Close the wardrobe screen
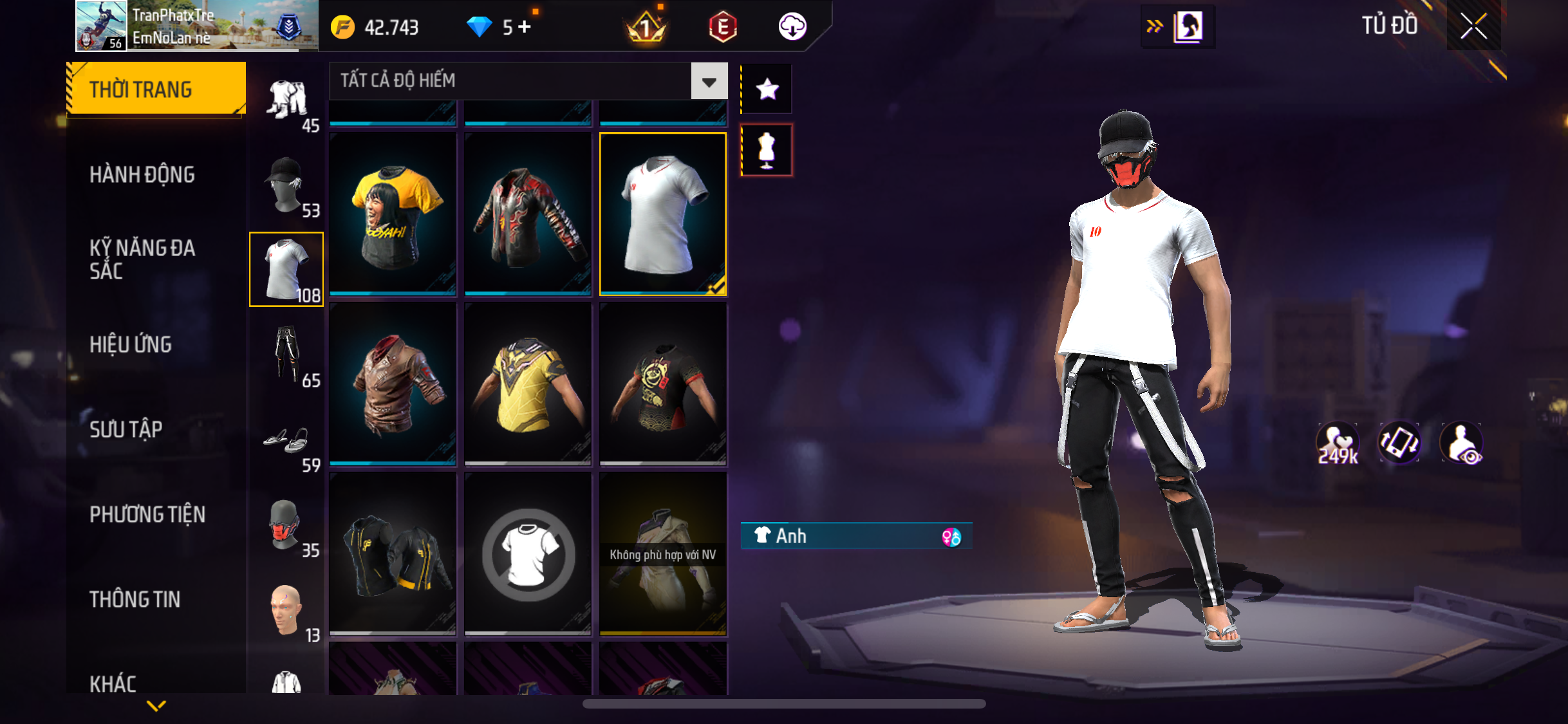Viewport: 1568px width, 724px height. (x=1473, y=26)
